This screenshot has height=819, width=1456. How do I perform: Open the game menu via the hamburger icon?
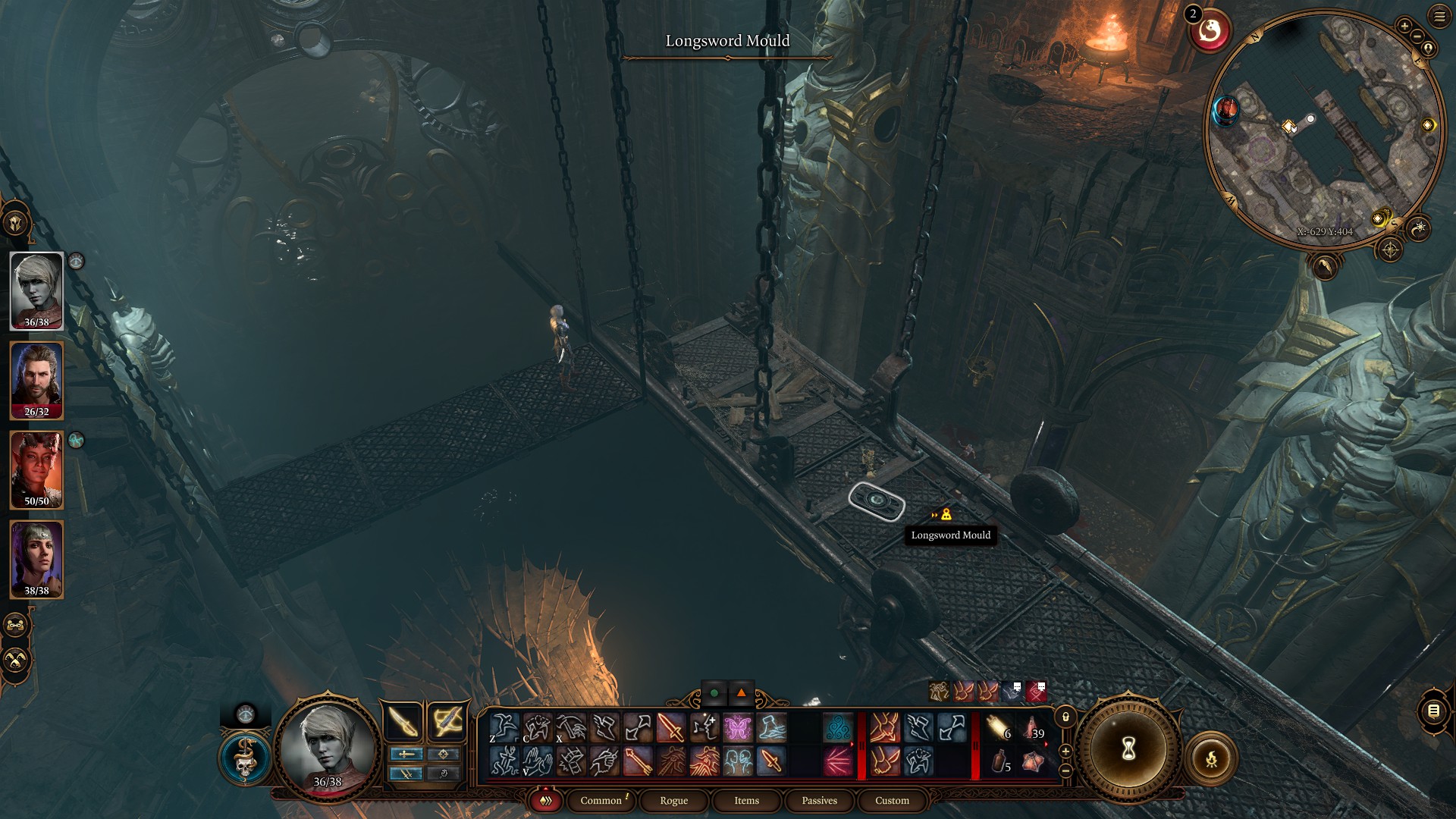pos(1440,17)
